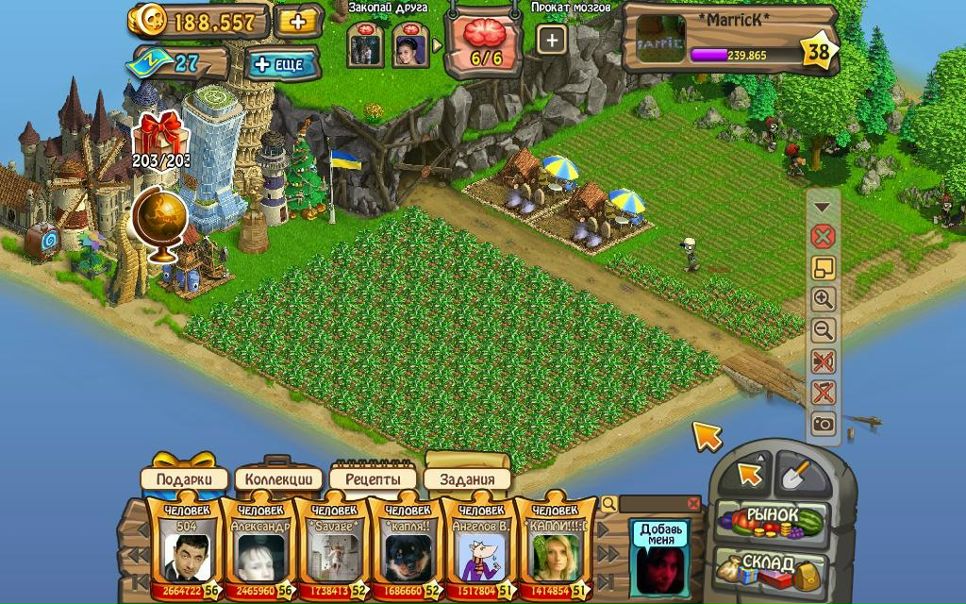The width and height of the screenshot is (966, 604).
Task: Click the blue Еще button
Action: [283, 64]
